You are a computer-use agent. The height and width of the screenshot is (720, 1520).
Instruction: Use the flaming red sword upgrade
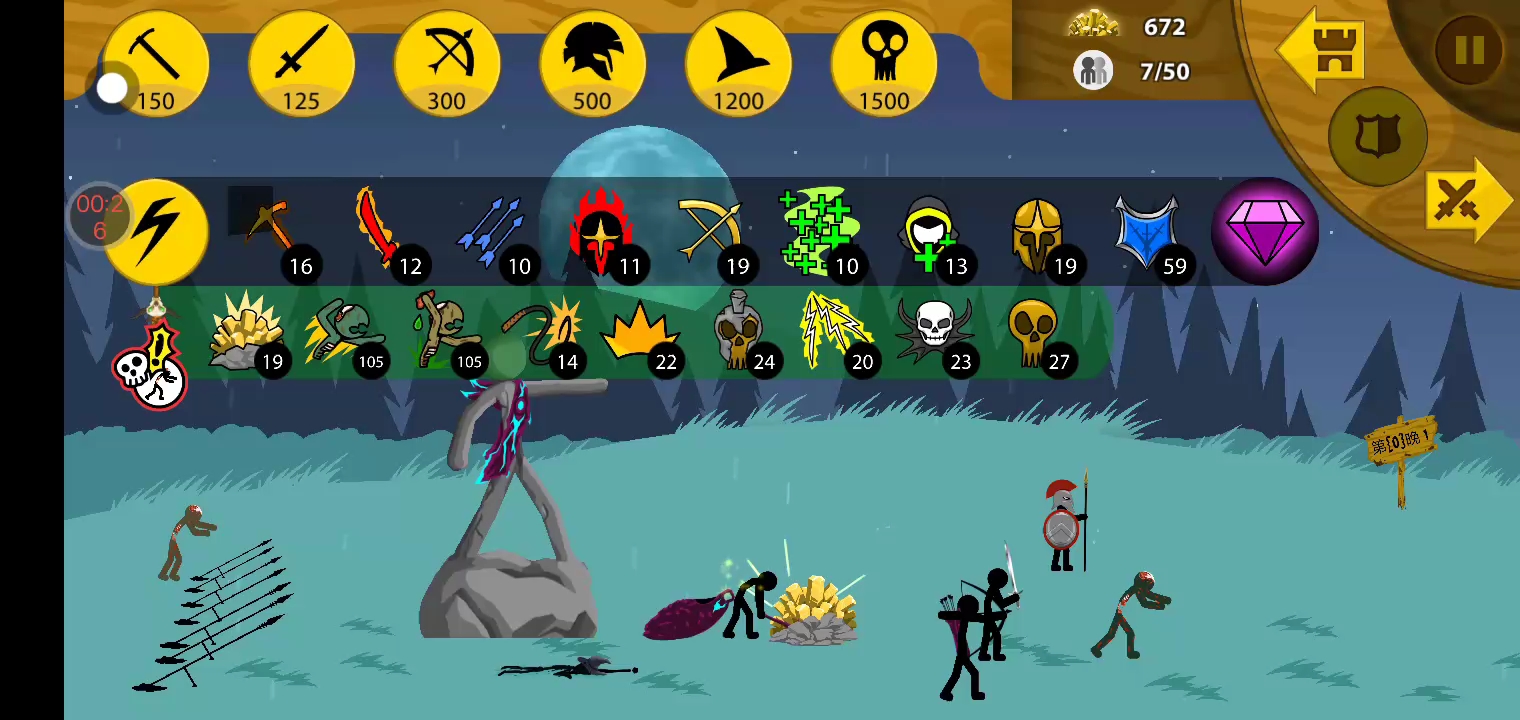click(x=380, y=232)
